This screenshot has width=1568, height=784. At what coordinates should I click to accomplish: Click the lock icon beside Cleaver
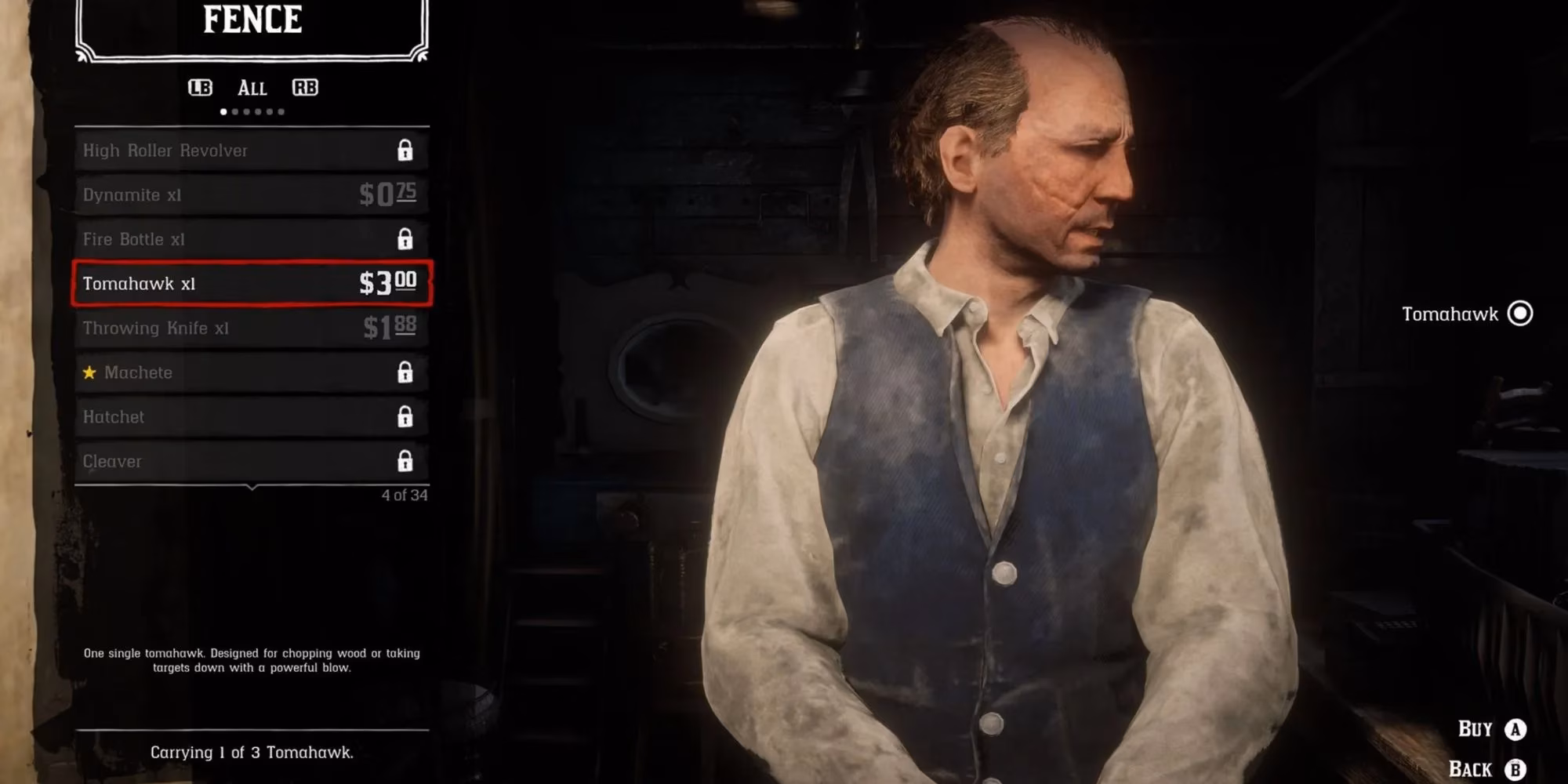tap(405, 459)
